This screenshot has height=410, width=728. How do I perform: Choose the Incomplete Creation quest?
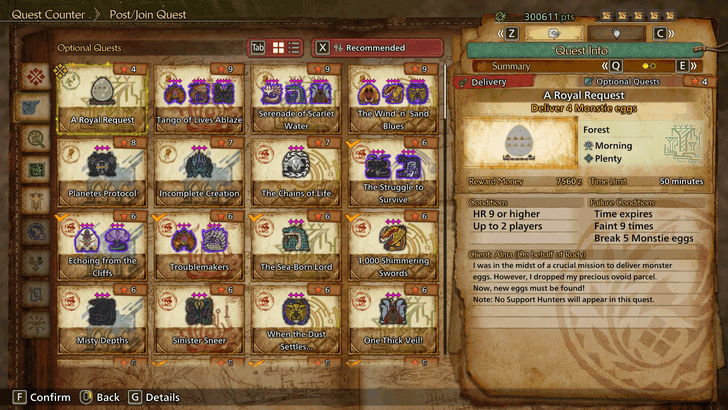point(199,171)
